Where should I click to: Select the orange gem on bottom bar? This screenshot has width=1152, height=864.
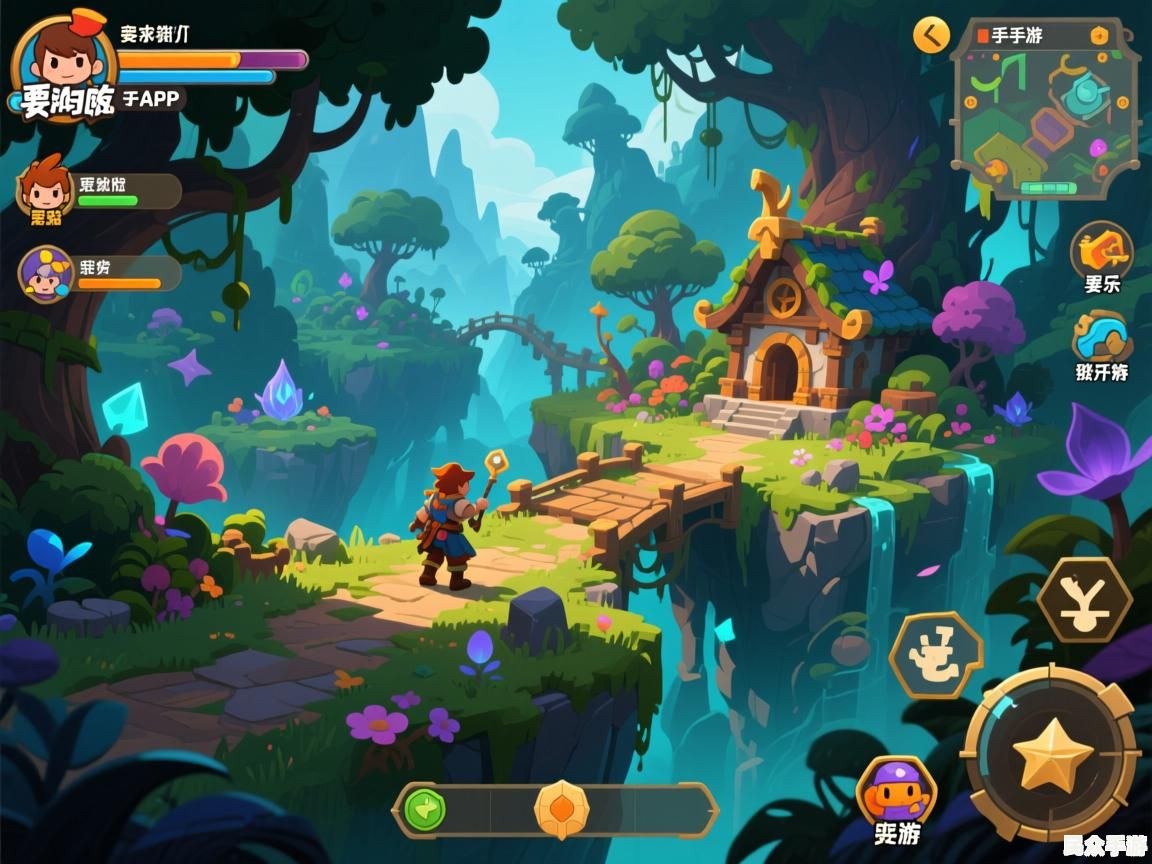coord(561,809)
